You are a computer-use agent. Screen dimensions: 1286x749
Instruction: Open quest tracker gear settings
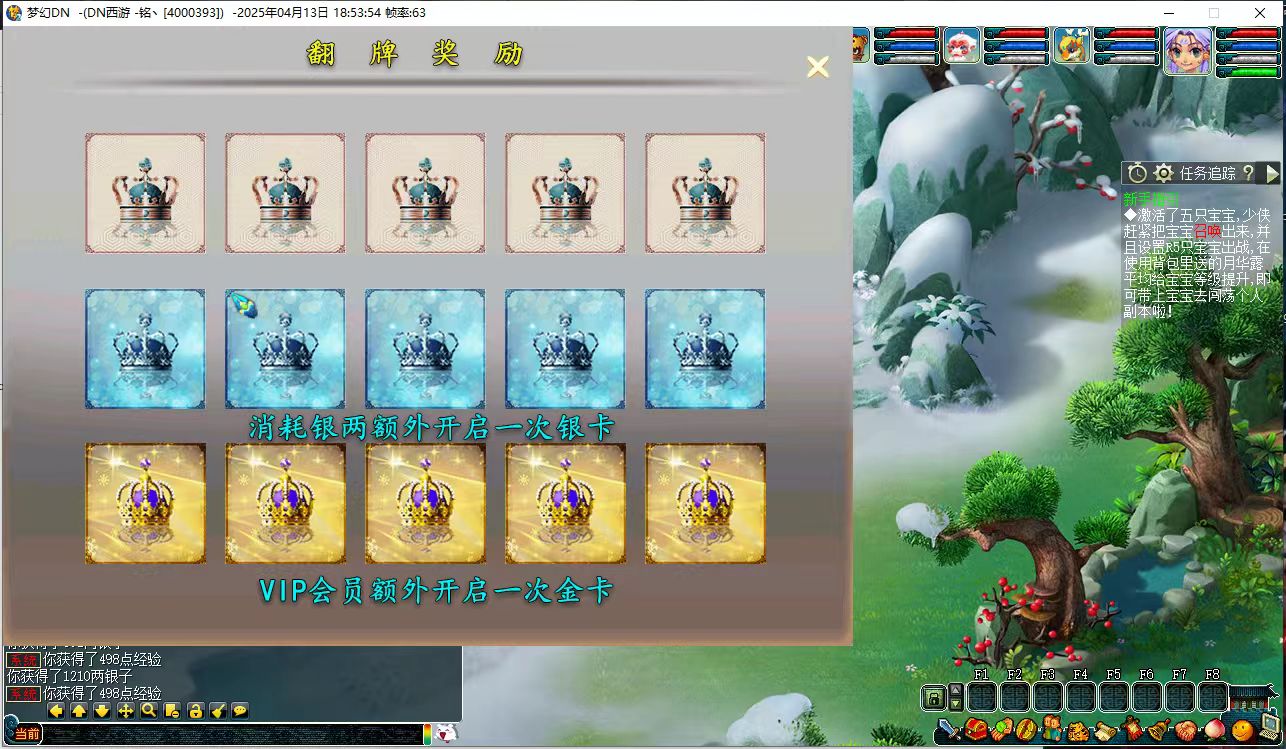point(1164,173)
